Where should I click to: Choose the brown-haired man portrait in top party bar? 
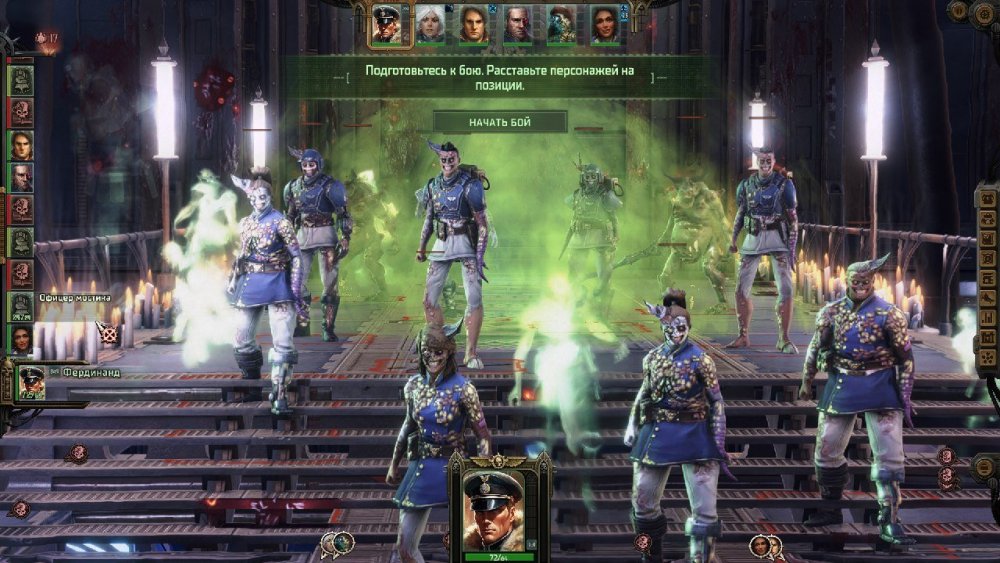[x=474, y=24]
